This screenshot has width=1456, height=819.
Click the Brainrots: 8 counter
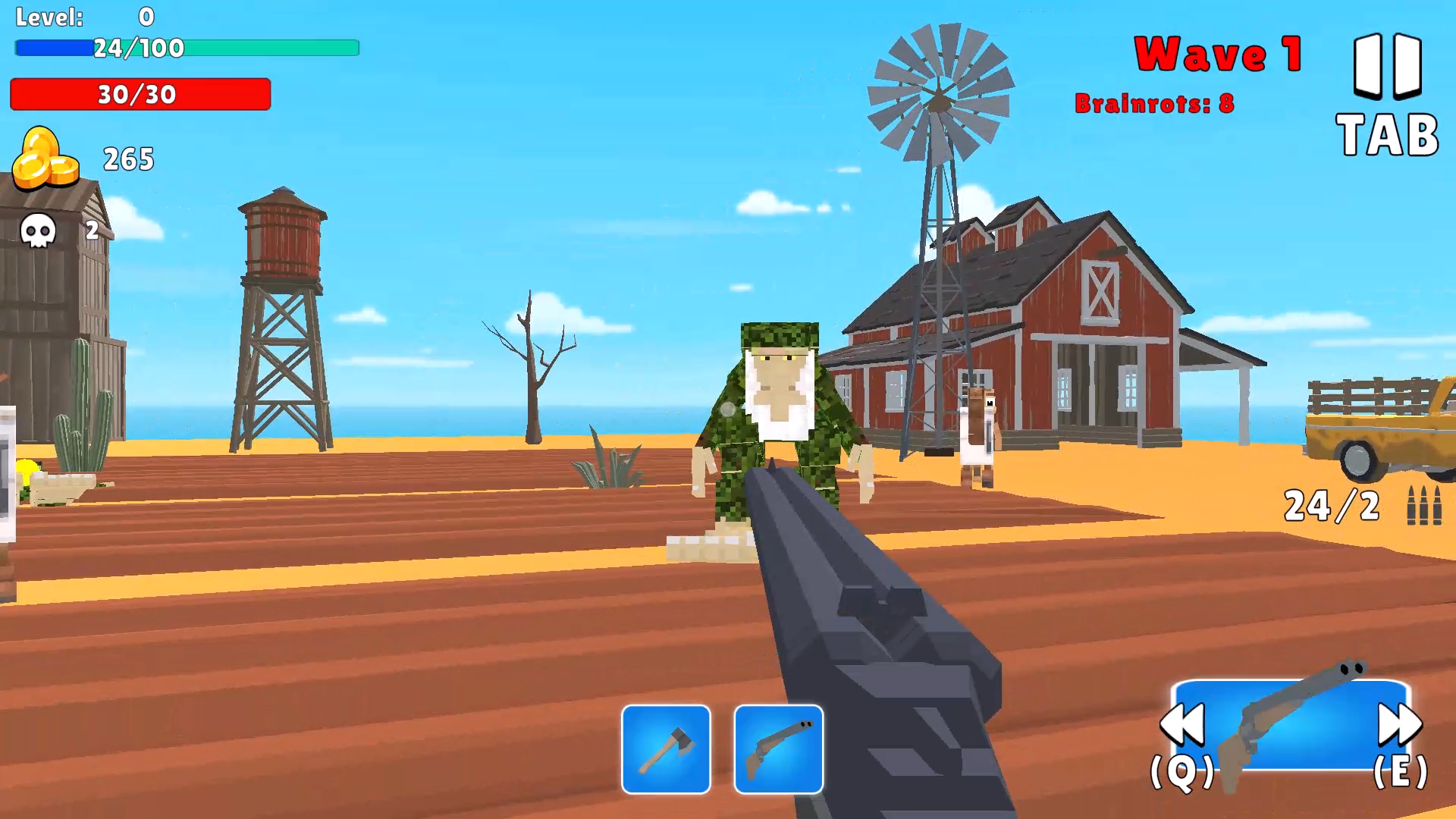pyautogui.click(x=1156, y=104)
